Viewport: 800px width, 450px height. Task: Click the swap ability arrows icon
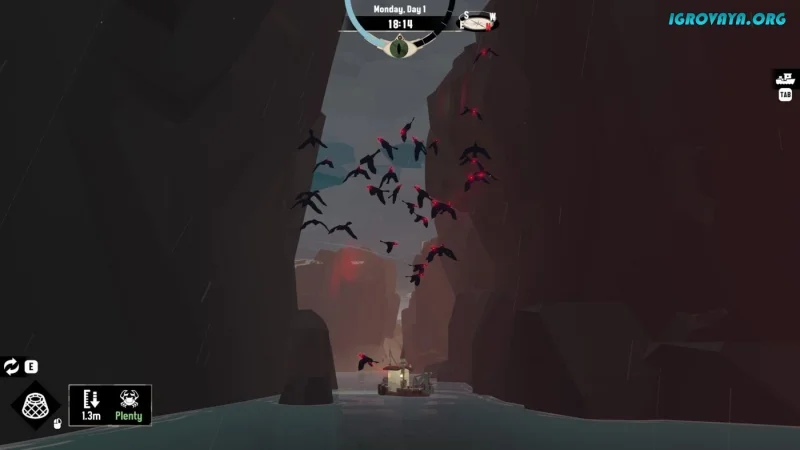11,367
